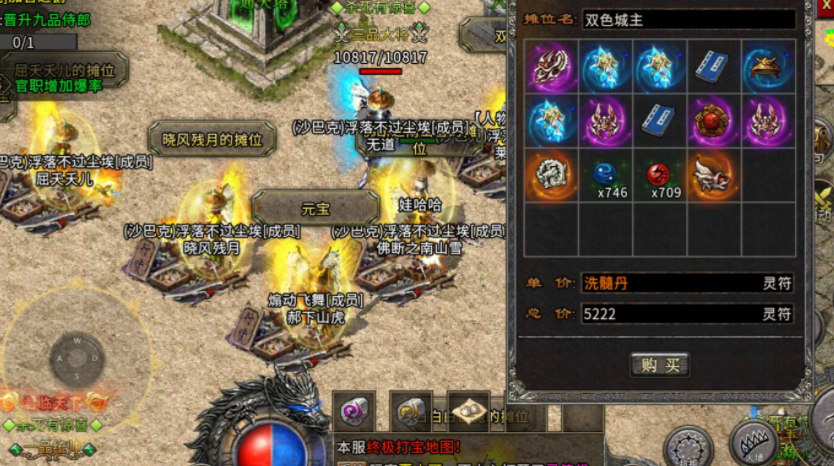Open the purple swirl shortcut icon
This screenshot has height=466, width=834.
coord(353,410)
